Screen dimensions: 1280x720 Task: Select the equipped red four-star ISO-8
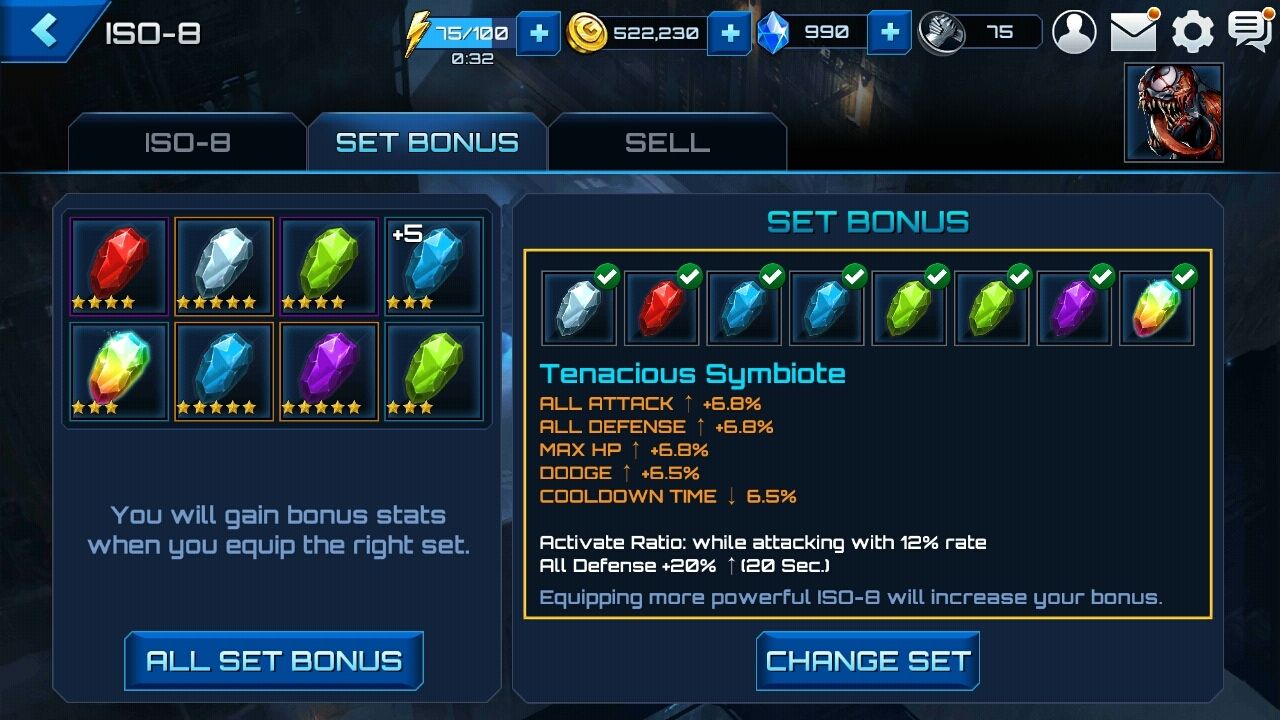tap(119, 266)
